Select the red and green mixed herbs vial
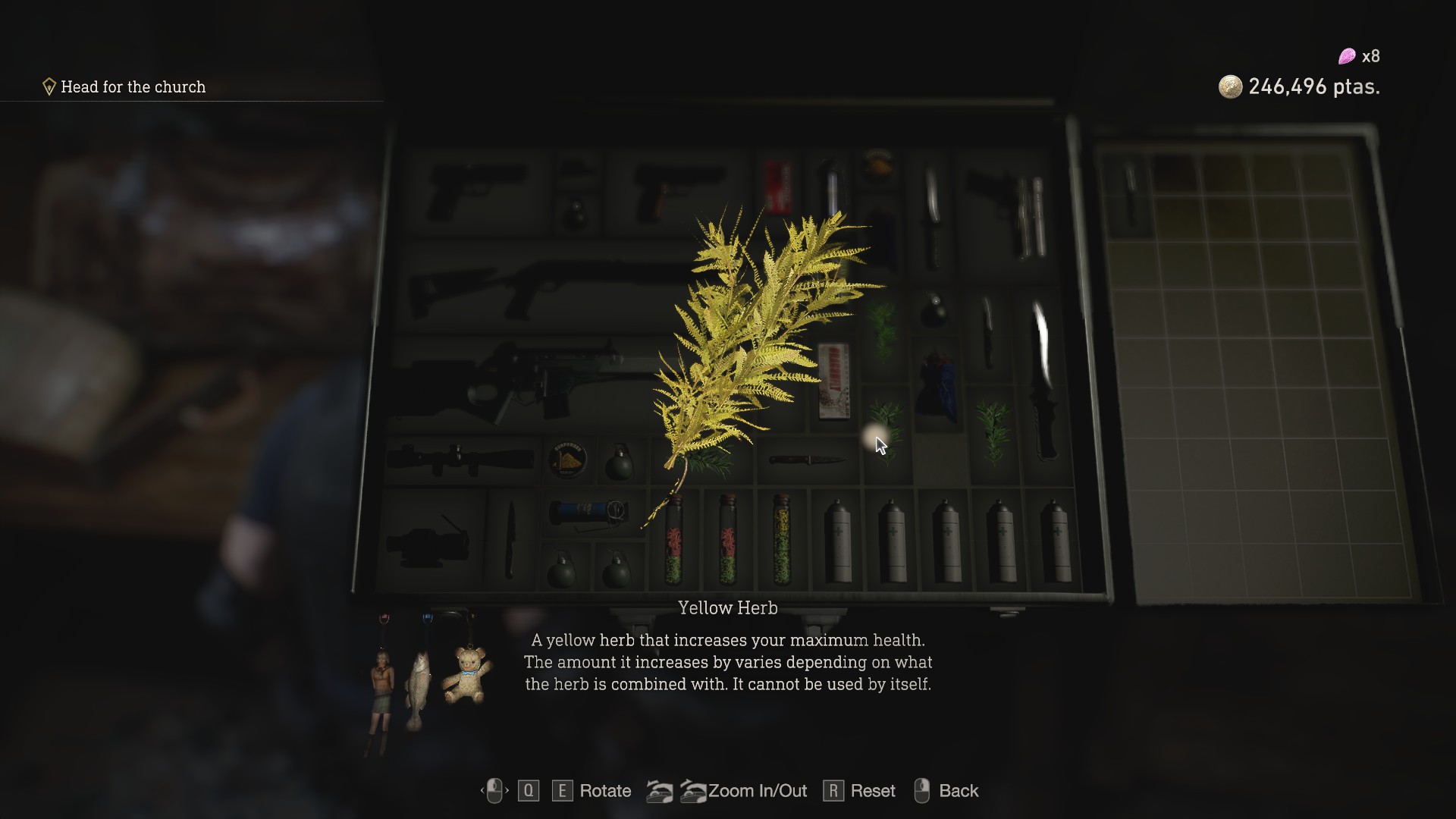Screen dimensions: 1456x819 (675, 542)
